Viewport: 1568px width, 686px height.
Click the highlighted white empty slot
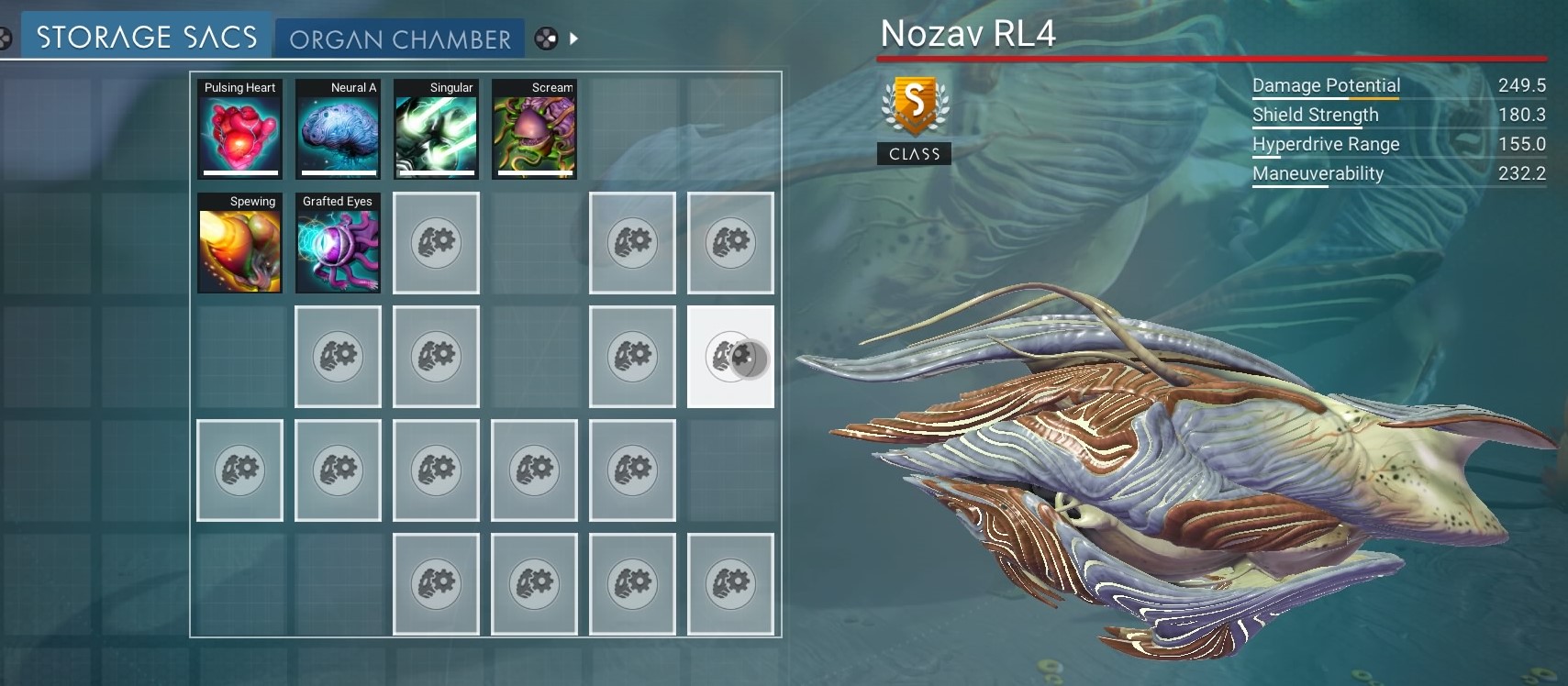[730, 357]
